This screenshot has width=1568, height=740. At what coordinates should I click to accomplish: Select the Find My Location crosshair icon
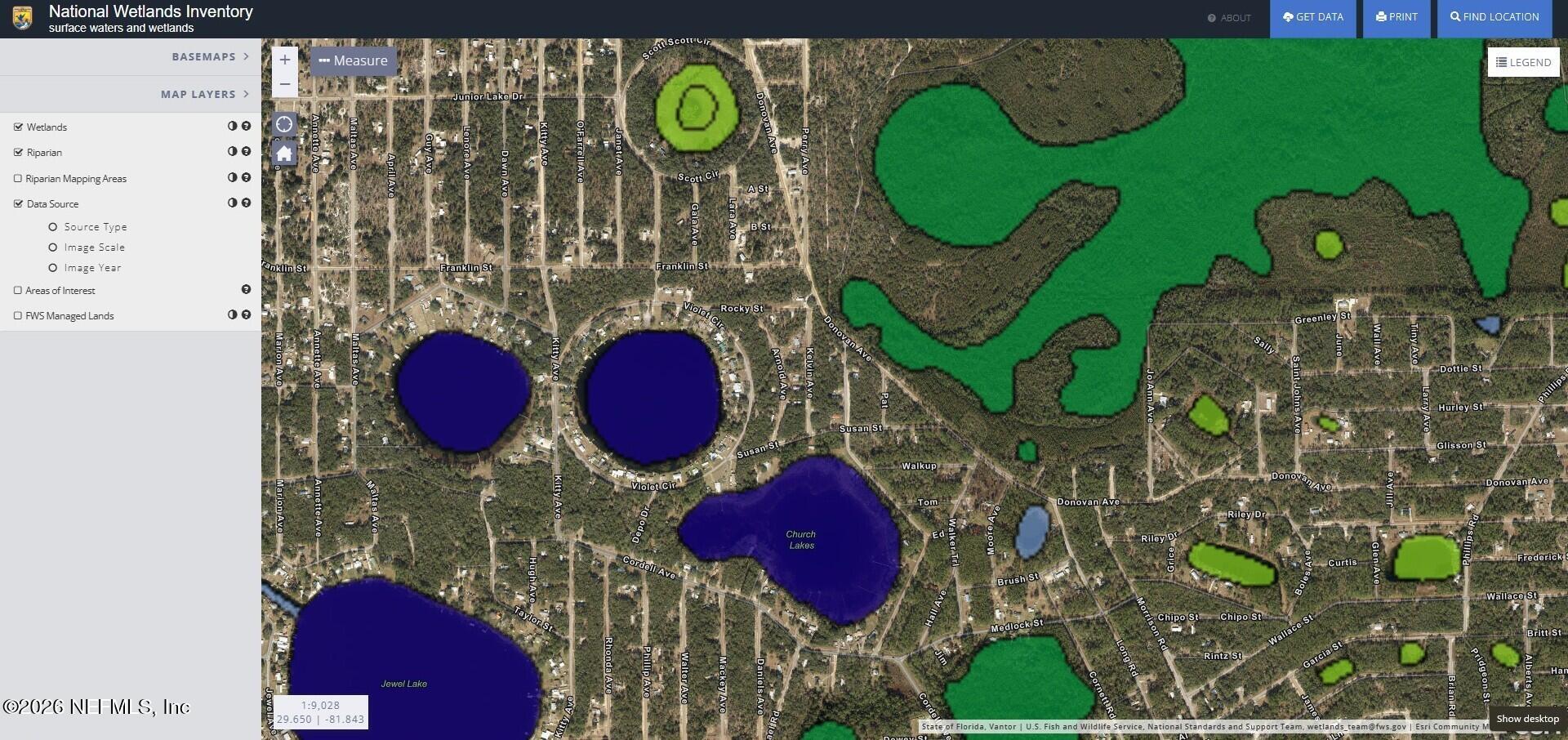pyautogui.click(x=284, y=124)
